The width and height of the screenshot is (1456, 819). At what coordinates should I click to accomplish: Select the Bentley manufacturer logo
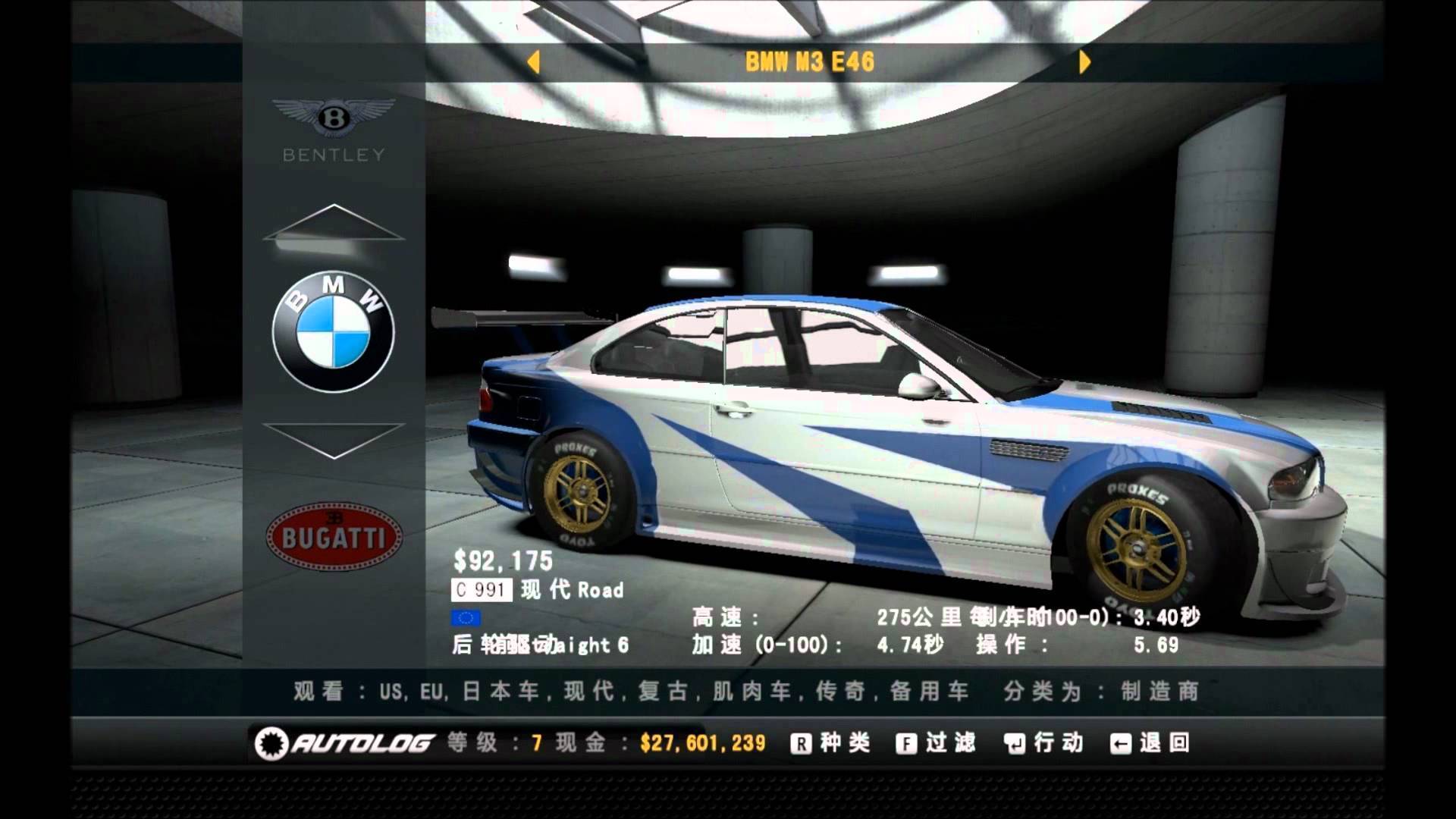click(x=334, y=129)
